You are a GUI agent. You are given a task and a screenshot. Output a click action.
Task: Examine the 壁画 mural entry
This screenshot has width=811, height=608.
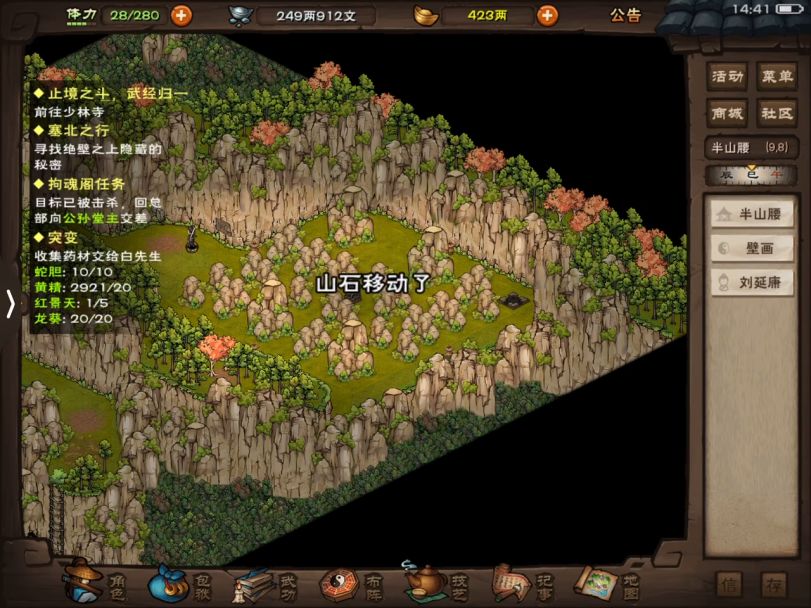click(x=752, y=248)
